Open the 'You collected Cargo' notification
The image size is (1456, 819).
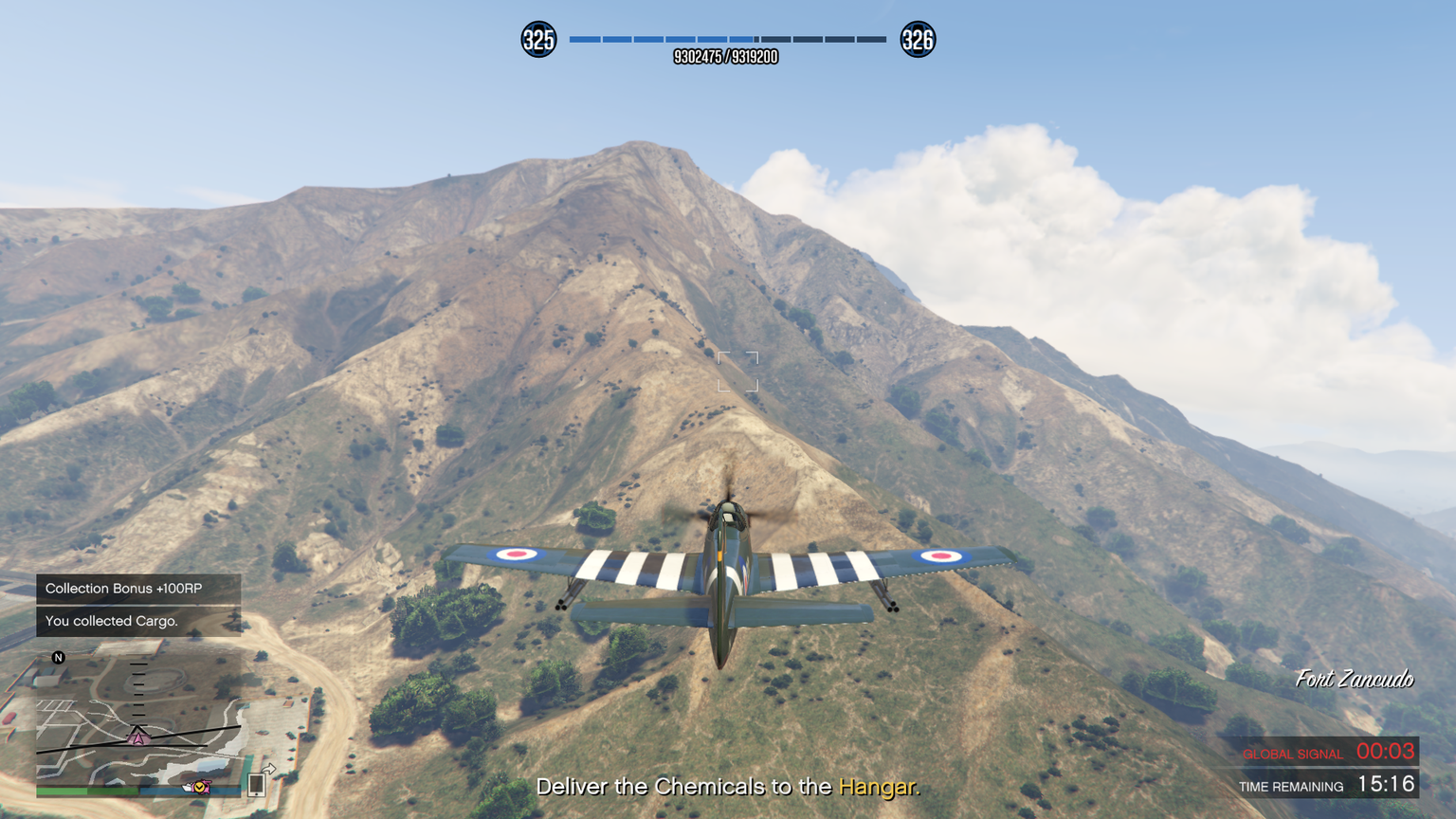point(138,621)
